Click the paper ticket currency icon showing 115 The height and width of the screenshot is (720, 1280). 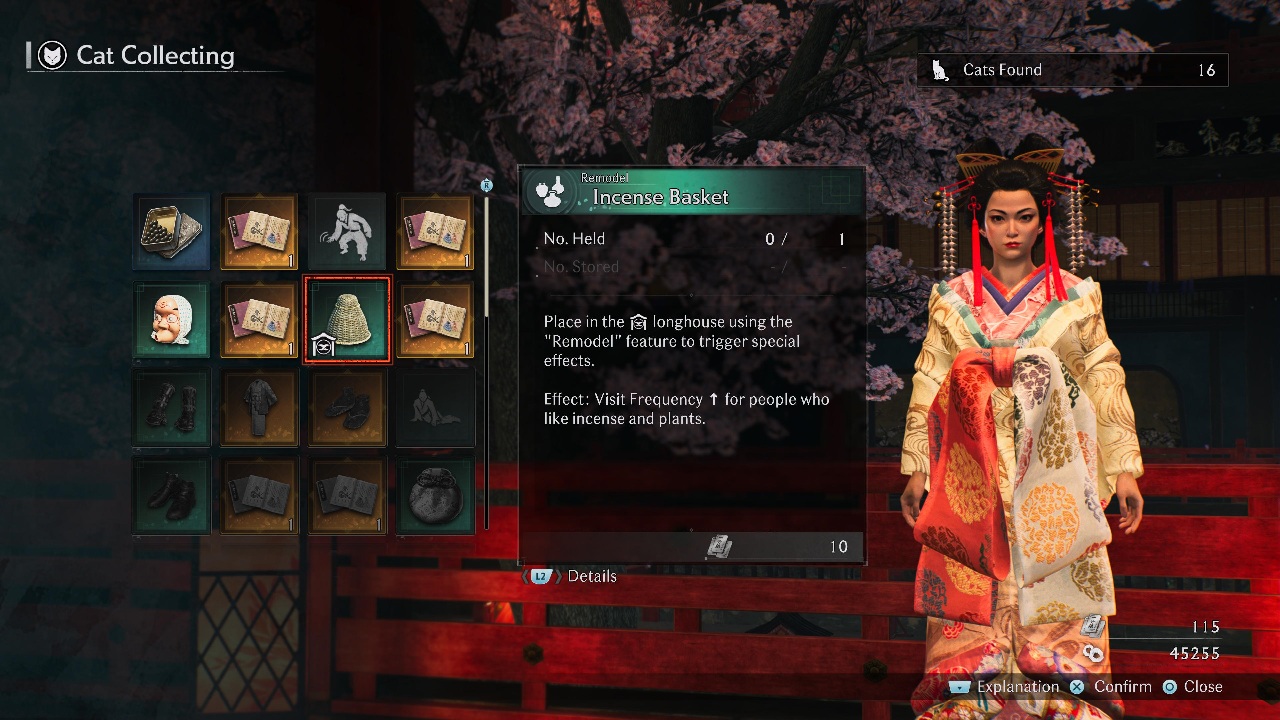[1092, 625]
